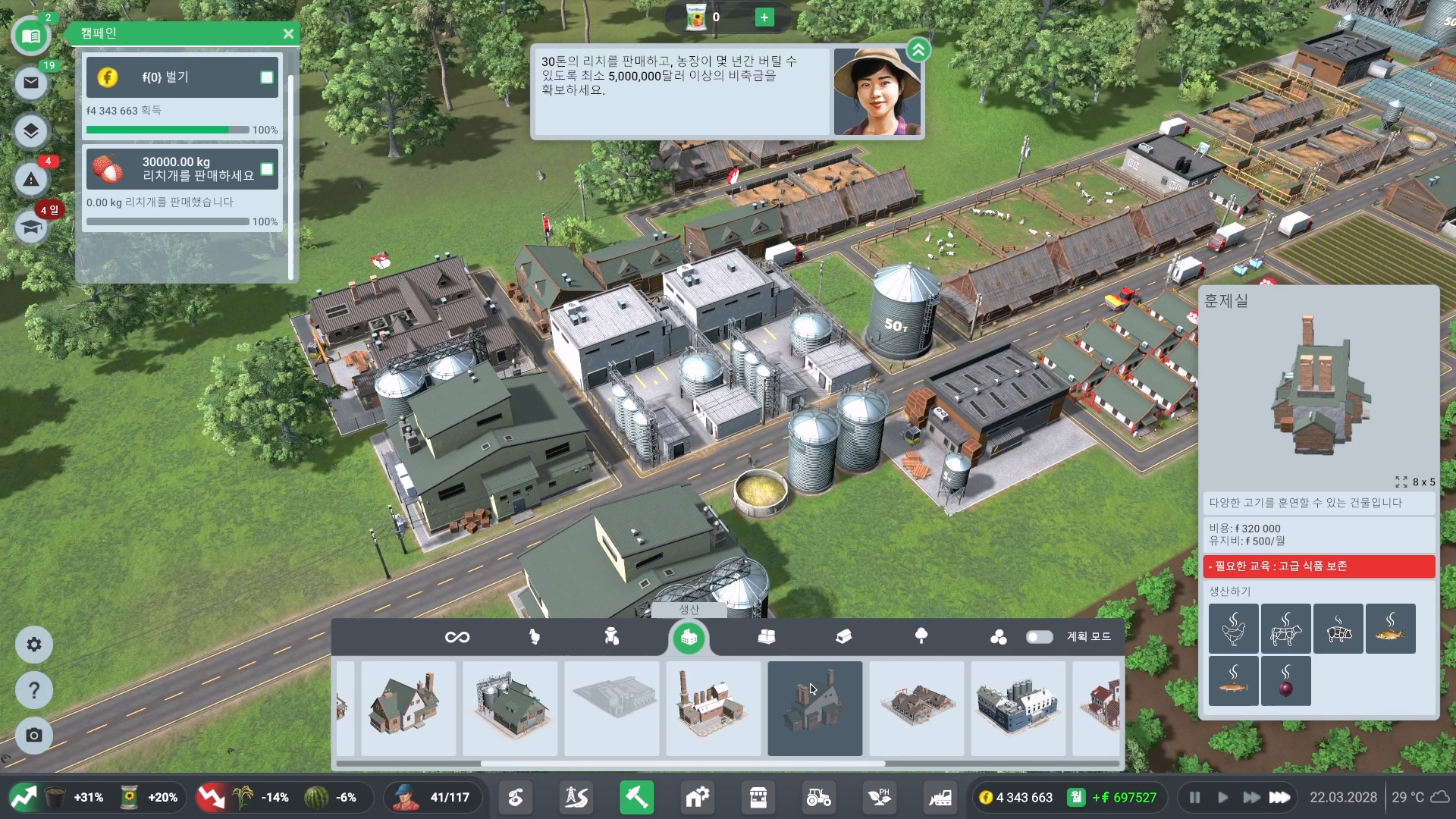Toggle the planning mode switch

1039,637
